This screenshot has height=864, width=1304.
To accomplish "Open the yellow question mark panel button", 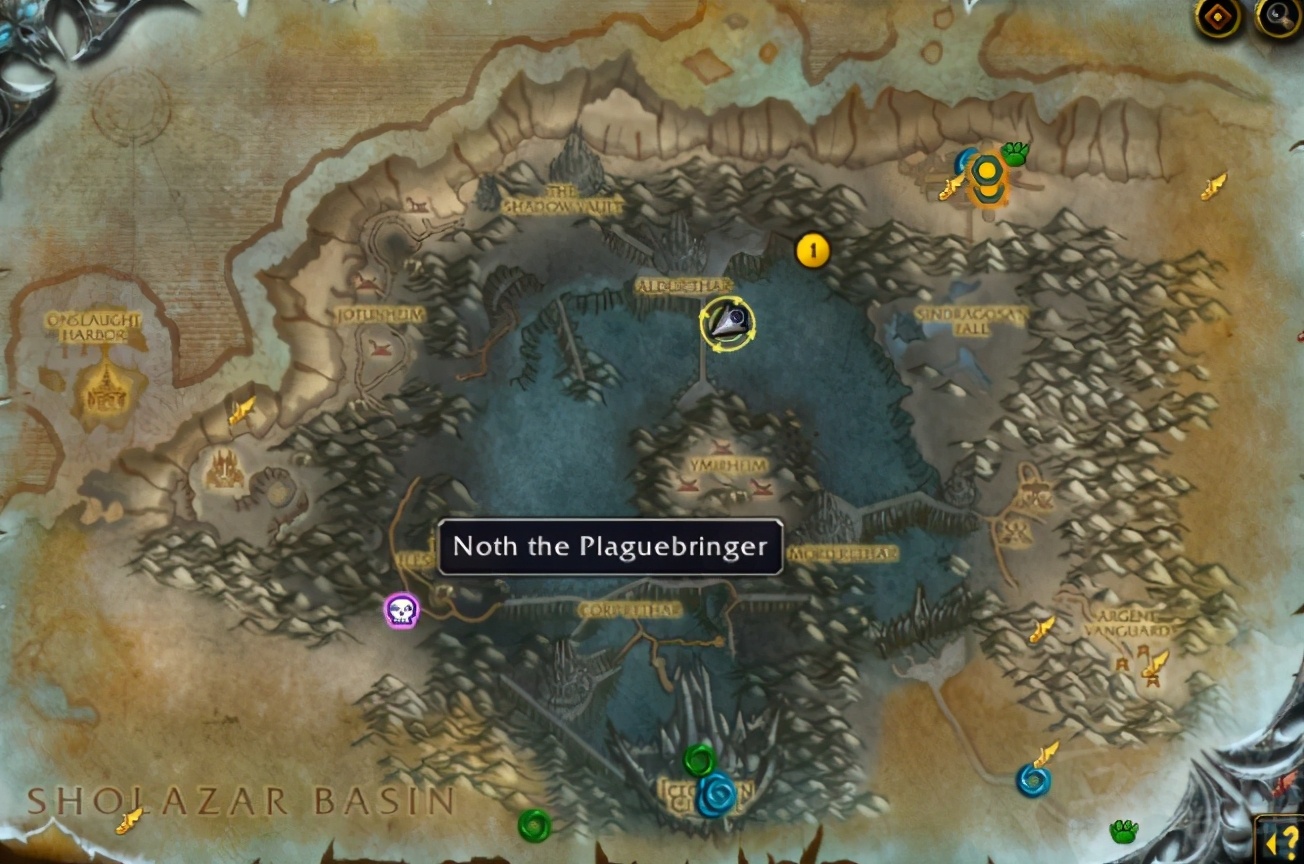I will pyautogui.click(x=1280, y=838).
